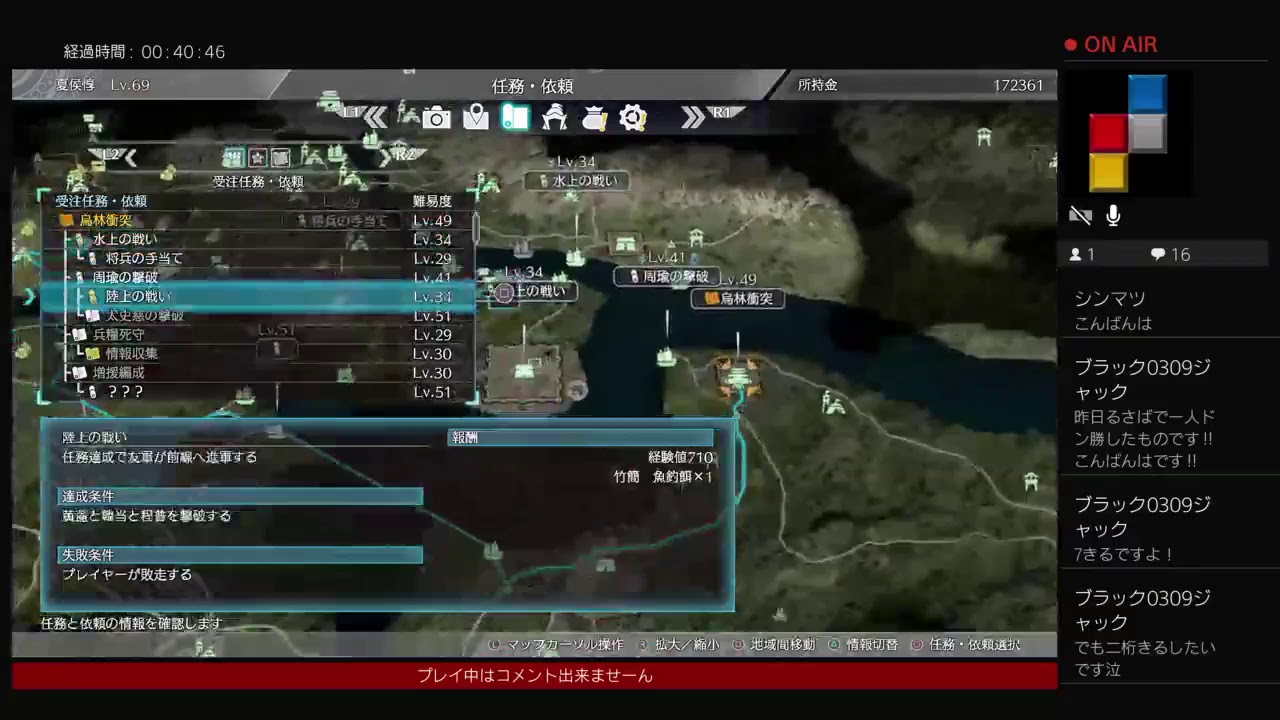This screenshot has height=720, width=1280.
Task: Switch category with the R1 double chevron
Action: point(693,117)
